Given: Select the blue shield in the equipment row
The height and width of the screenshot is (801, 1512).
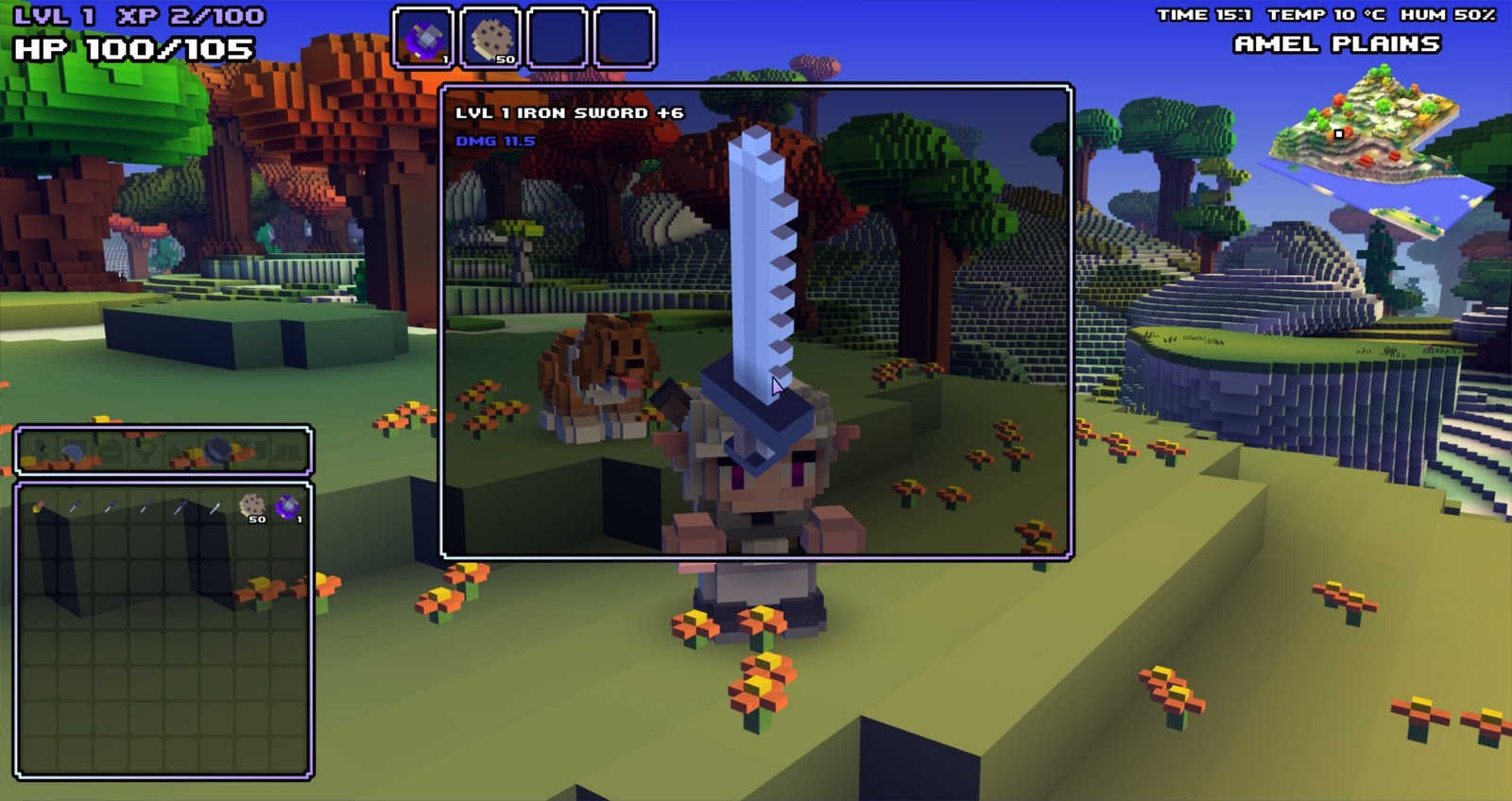Looking at the screenshot, I should coord(73,451).
